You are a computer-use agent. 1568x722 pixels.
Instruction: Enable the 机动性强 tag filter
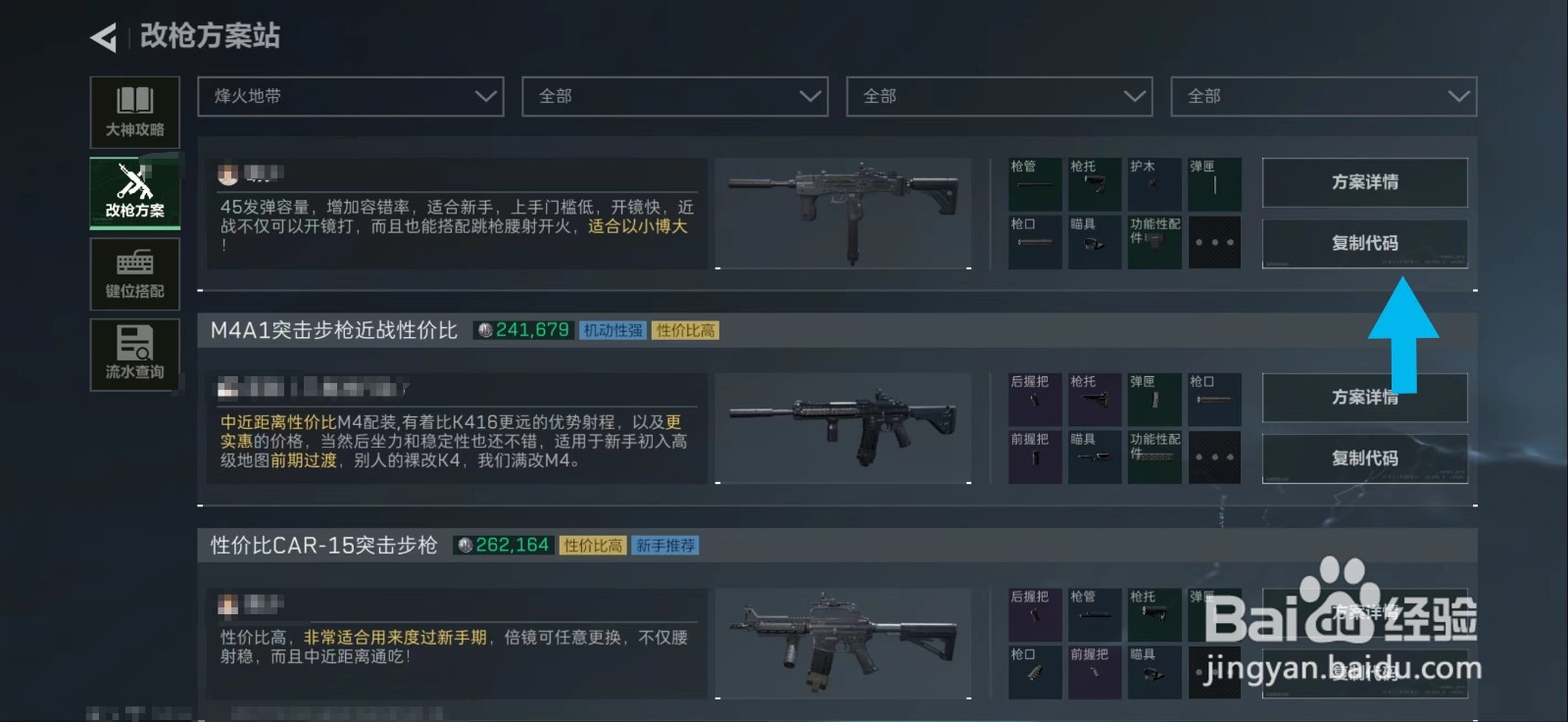pos(612,329)
